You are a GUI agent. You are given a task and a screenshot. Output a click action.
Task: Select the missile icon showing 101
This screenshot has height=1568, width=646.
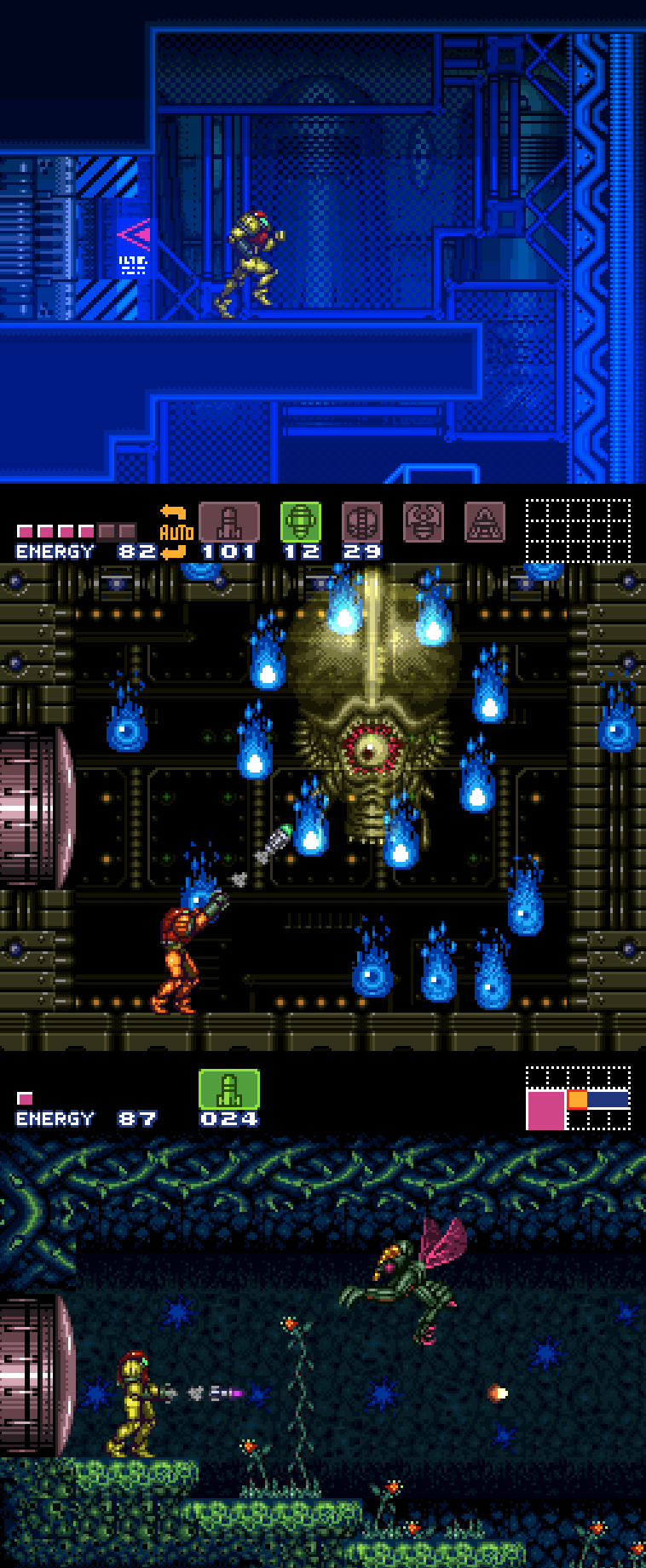point(228,522)
